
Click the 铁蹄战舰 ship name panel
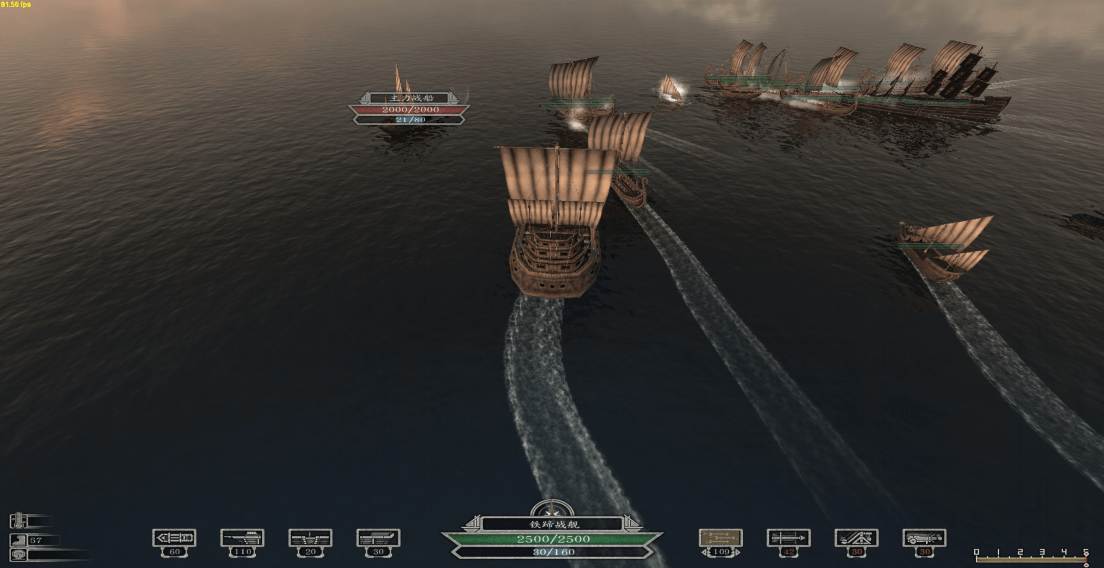tap(551, 523)
